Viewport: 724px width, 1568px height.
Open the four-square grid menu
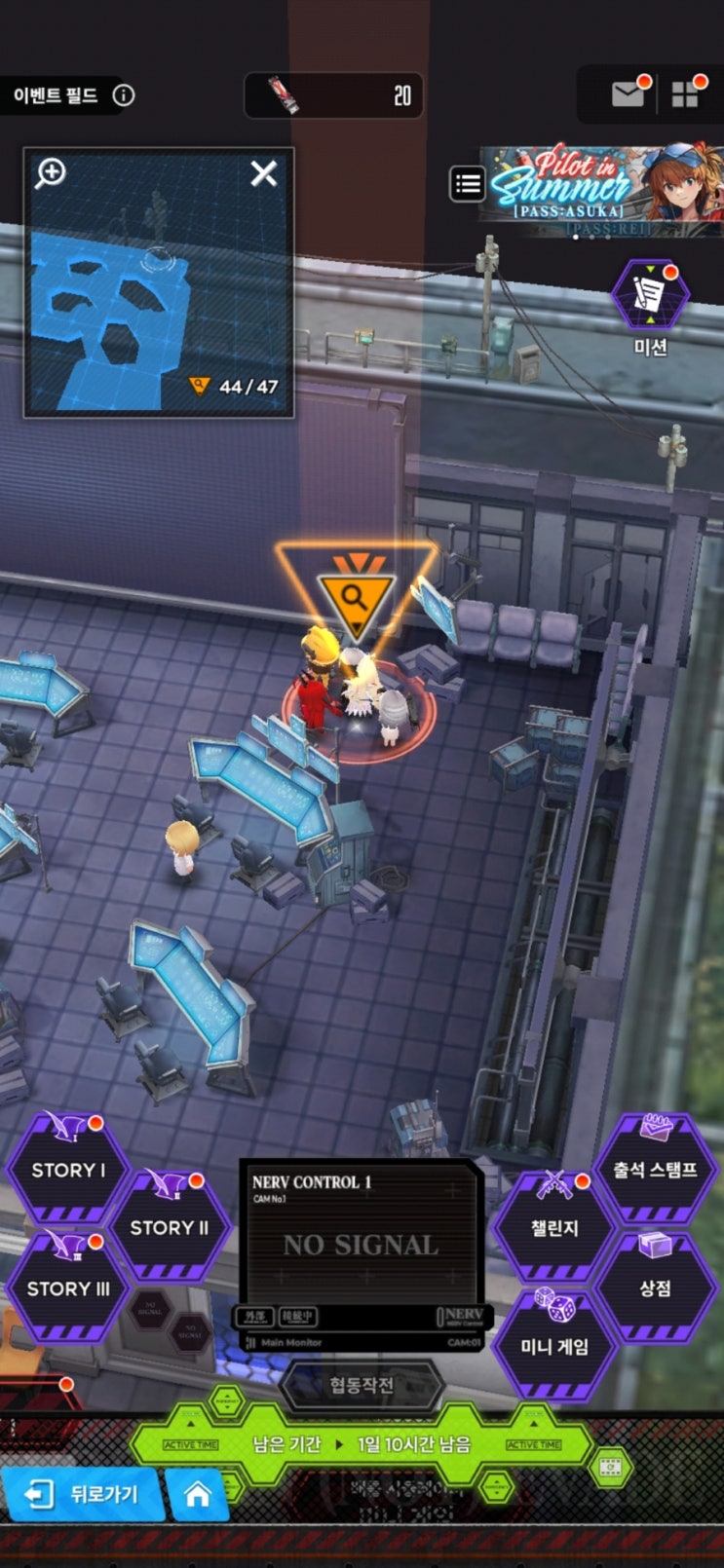685,94
